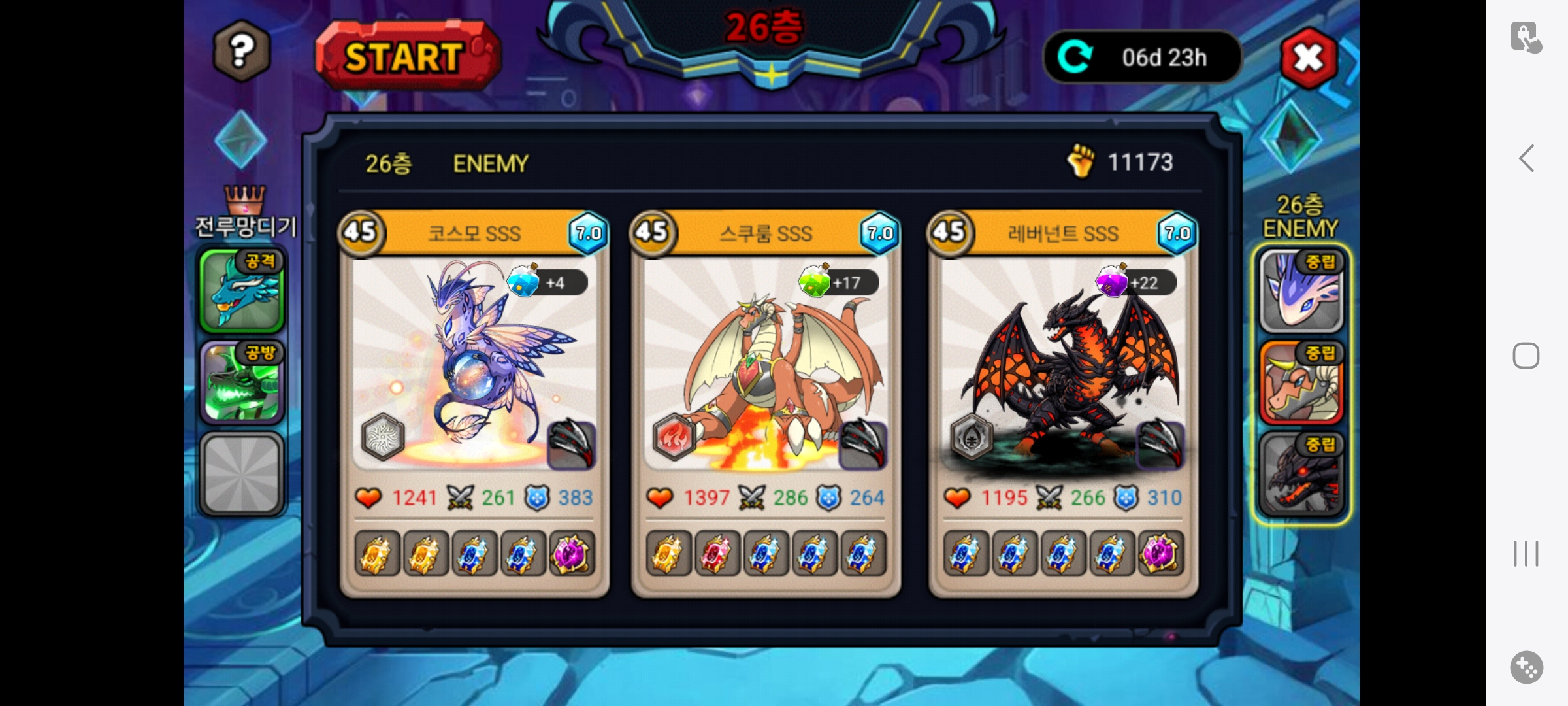Open the enemy 코스모 portrait in sidebar
Viewport: 1568px width, 706px height.
click(x=1301, y=291)
